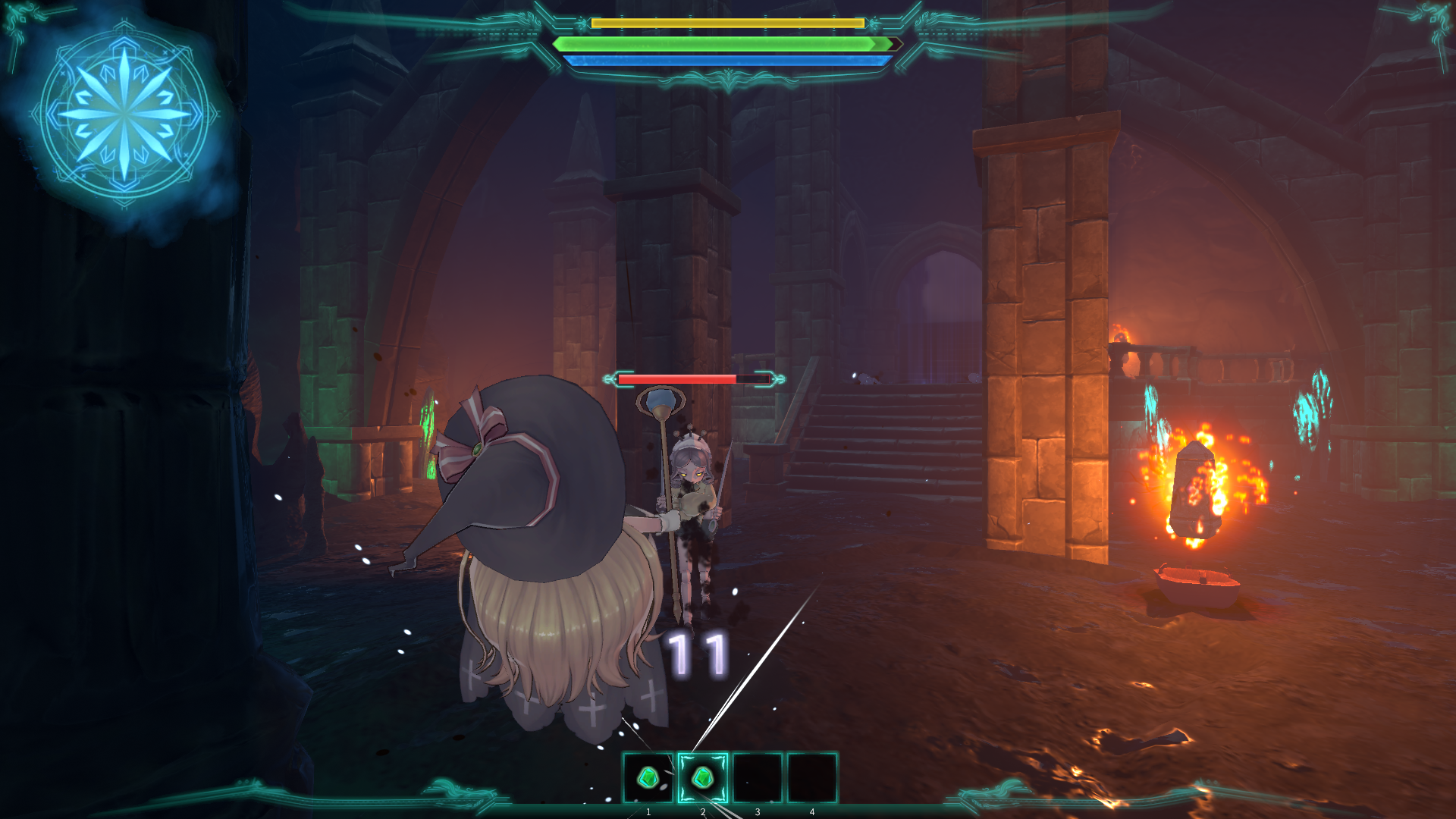Activate the glowing blue star rune emblem

pos(124,115)
